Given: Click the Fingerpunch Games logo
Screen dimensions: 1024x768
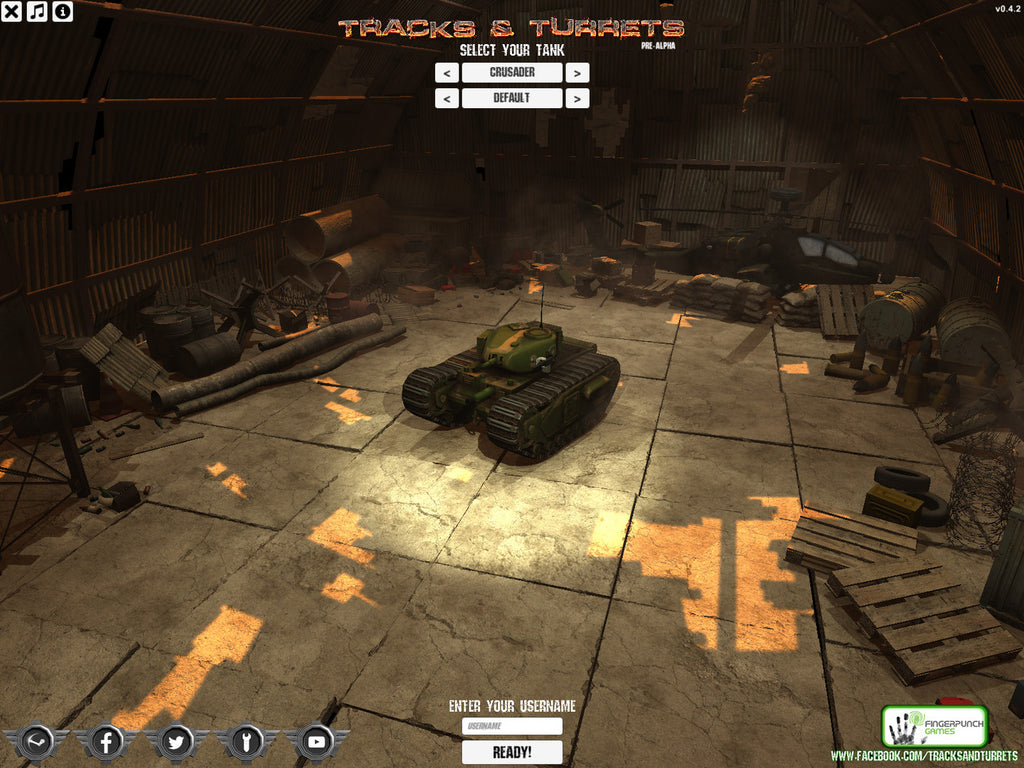Looking at the screenshot, I should click(x=921, y=726).
